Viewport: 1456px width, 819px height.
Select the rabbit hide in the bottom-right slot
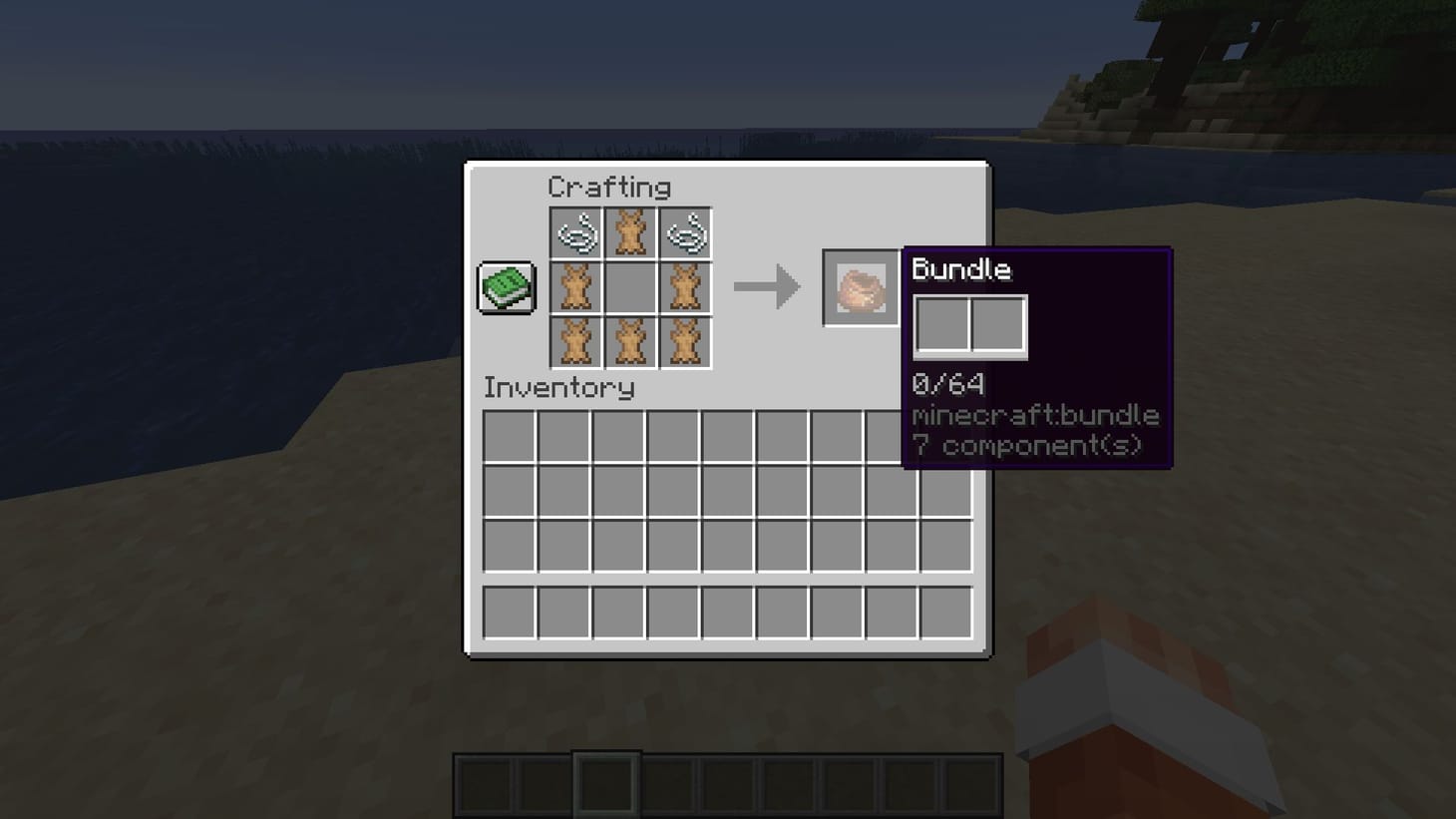[685, 340]
